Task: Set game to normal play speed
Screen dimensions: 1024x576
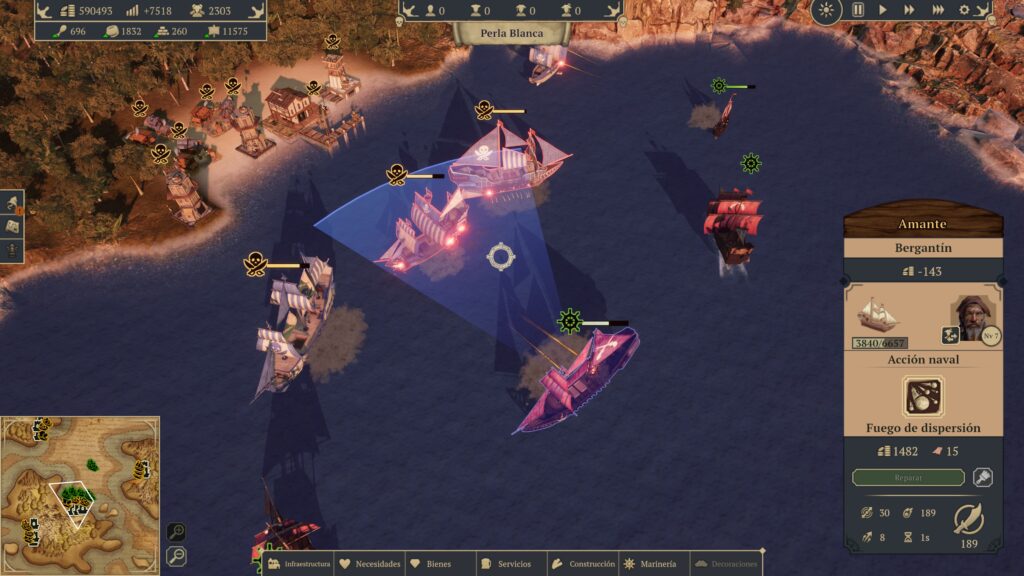Action: 882,10
